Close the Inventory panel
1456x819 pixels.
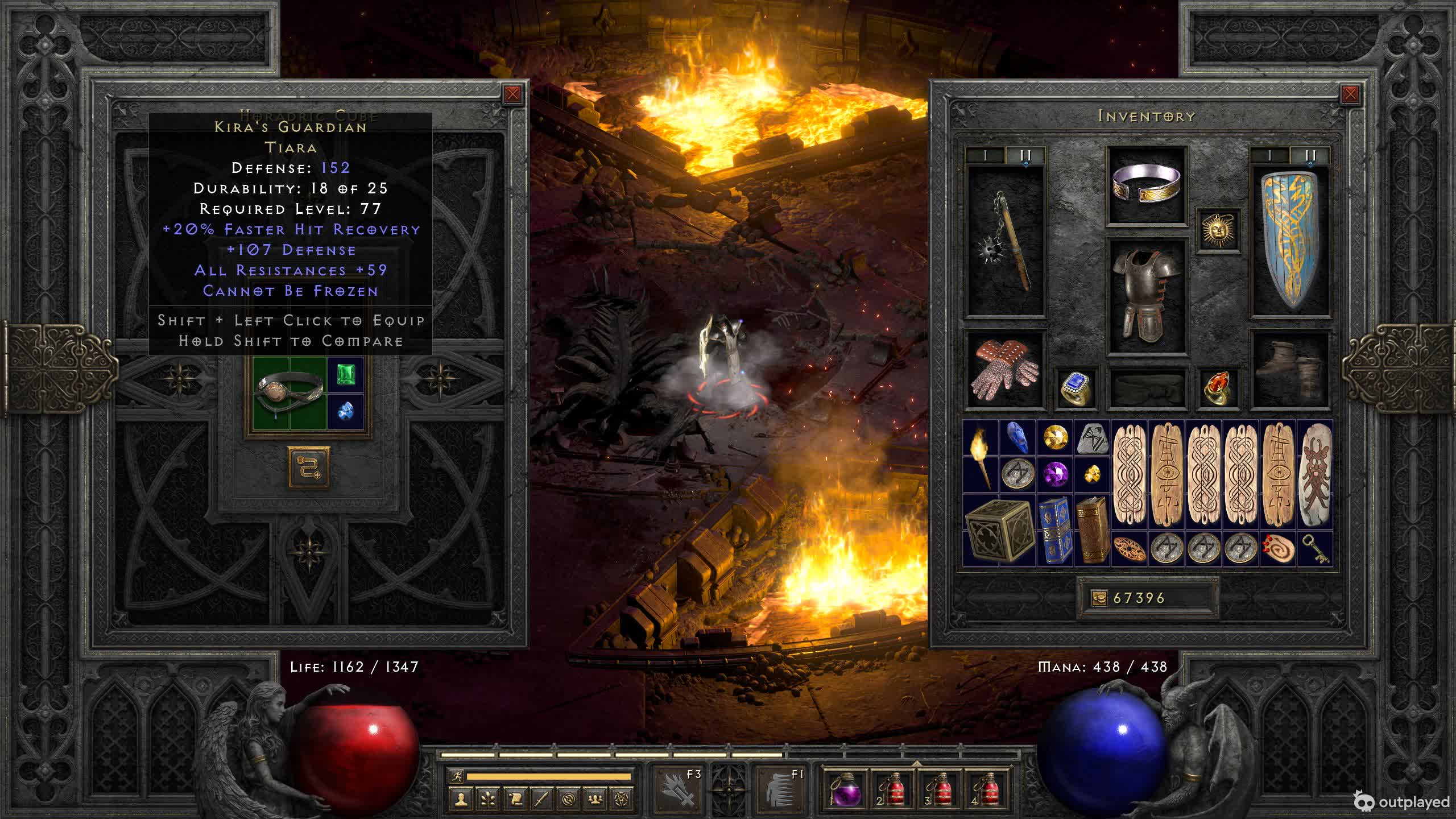(x=1350, y=94)
